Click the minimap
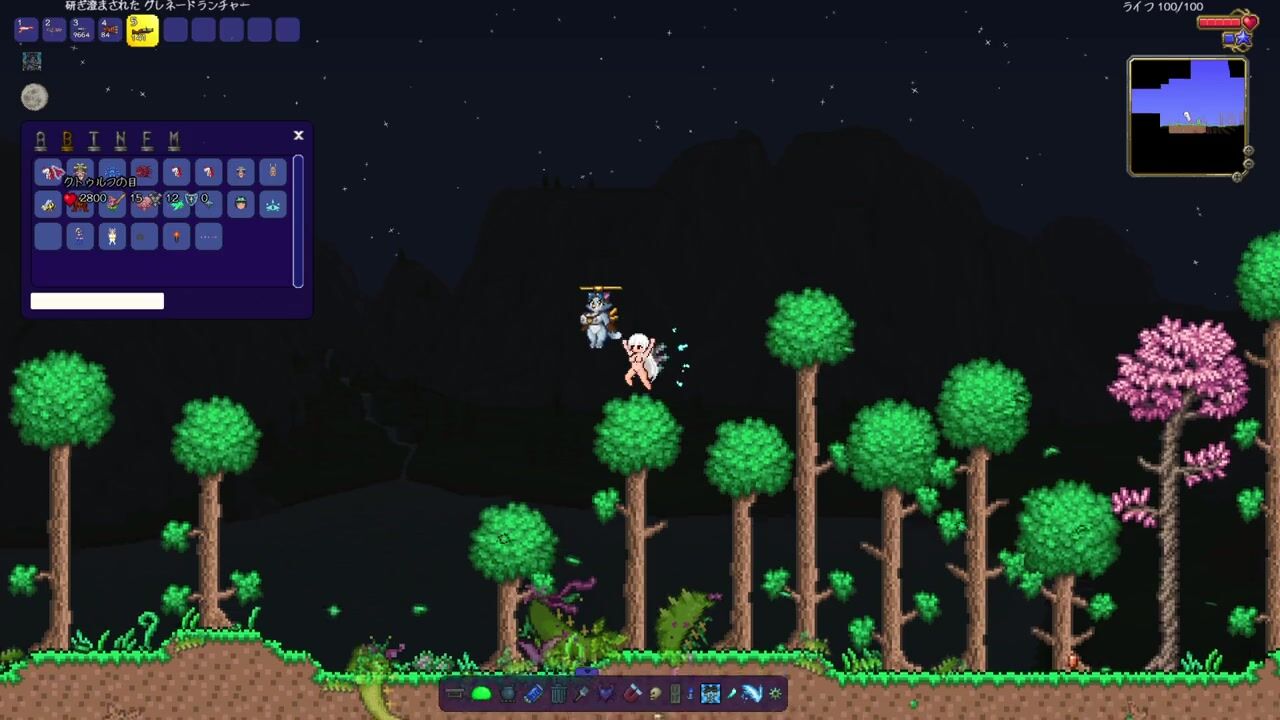Viewport: 1280px width, 720px height. coord(1187,115)
